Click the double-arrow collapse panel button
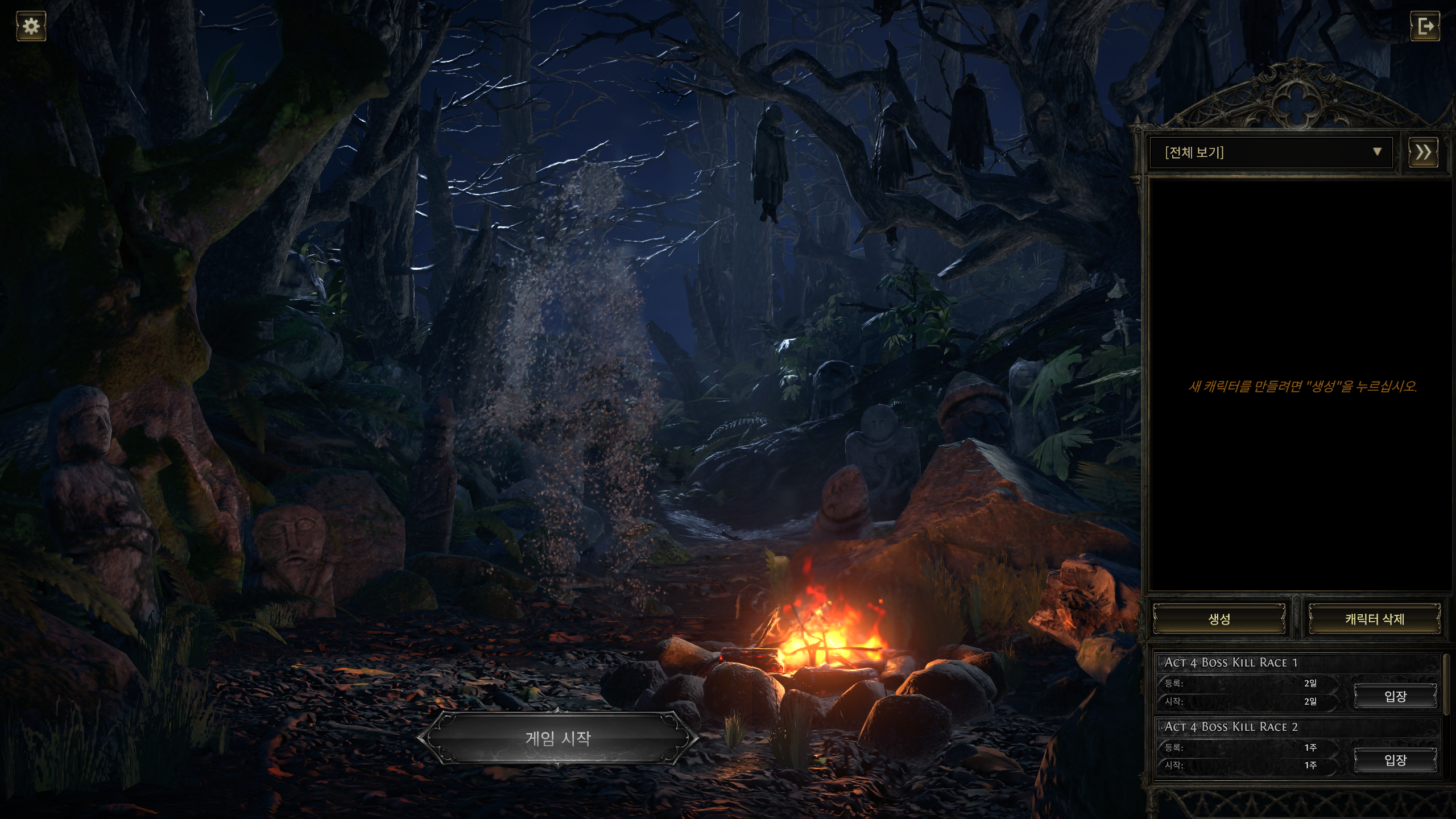The height and width of the screenshot is (819, 1456). coord(1423,152)
